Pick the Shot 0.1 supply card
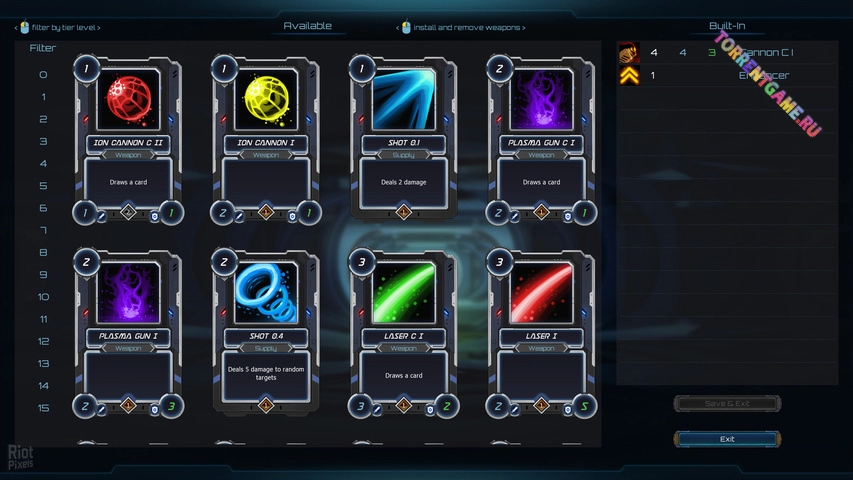 tap(403, 140)
